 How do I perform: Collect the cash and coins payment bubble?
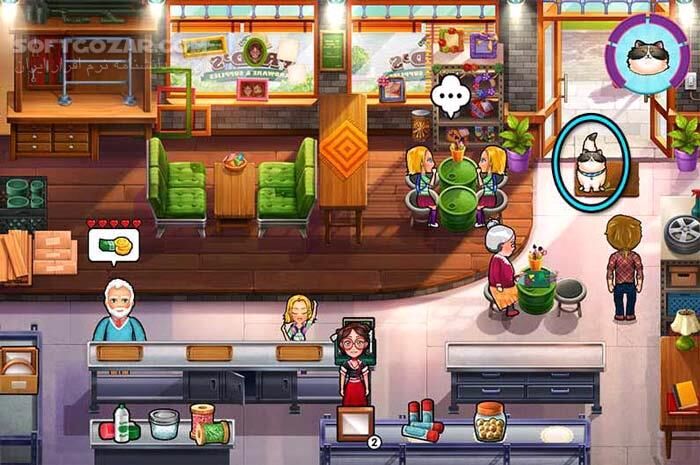point(113,245)
